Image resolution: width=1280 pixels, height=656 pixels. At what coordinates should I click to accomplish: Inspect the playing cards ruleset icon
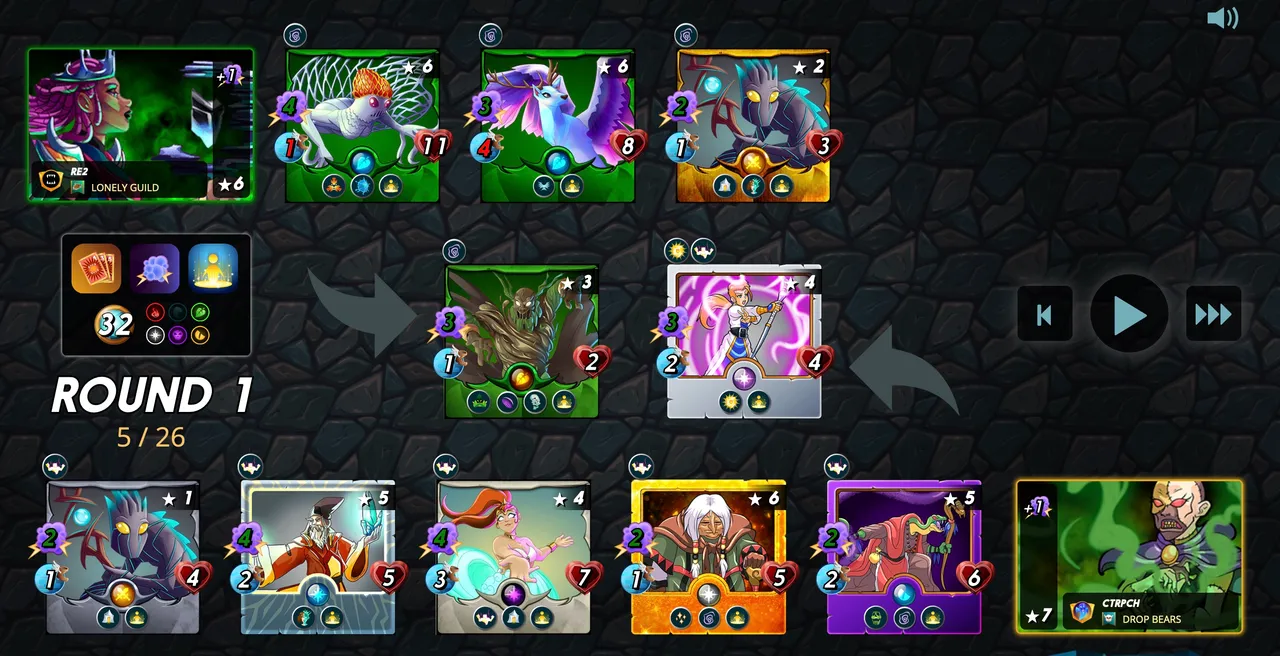96,268
